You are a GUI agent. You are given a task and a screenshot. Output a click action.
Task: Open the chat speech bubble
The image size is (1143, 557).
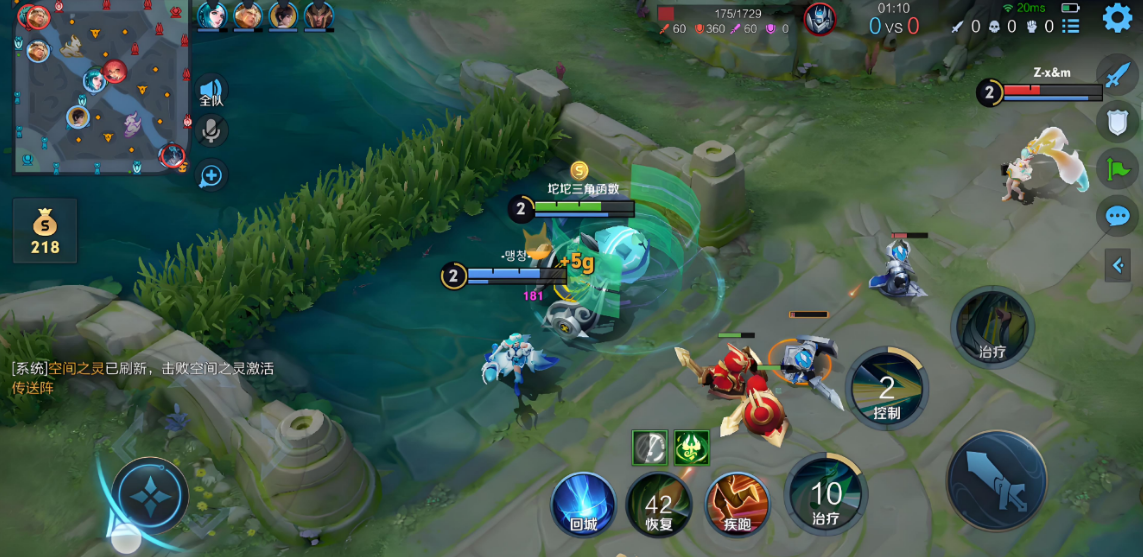(x=1117, y=215)
